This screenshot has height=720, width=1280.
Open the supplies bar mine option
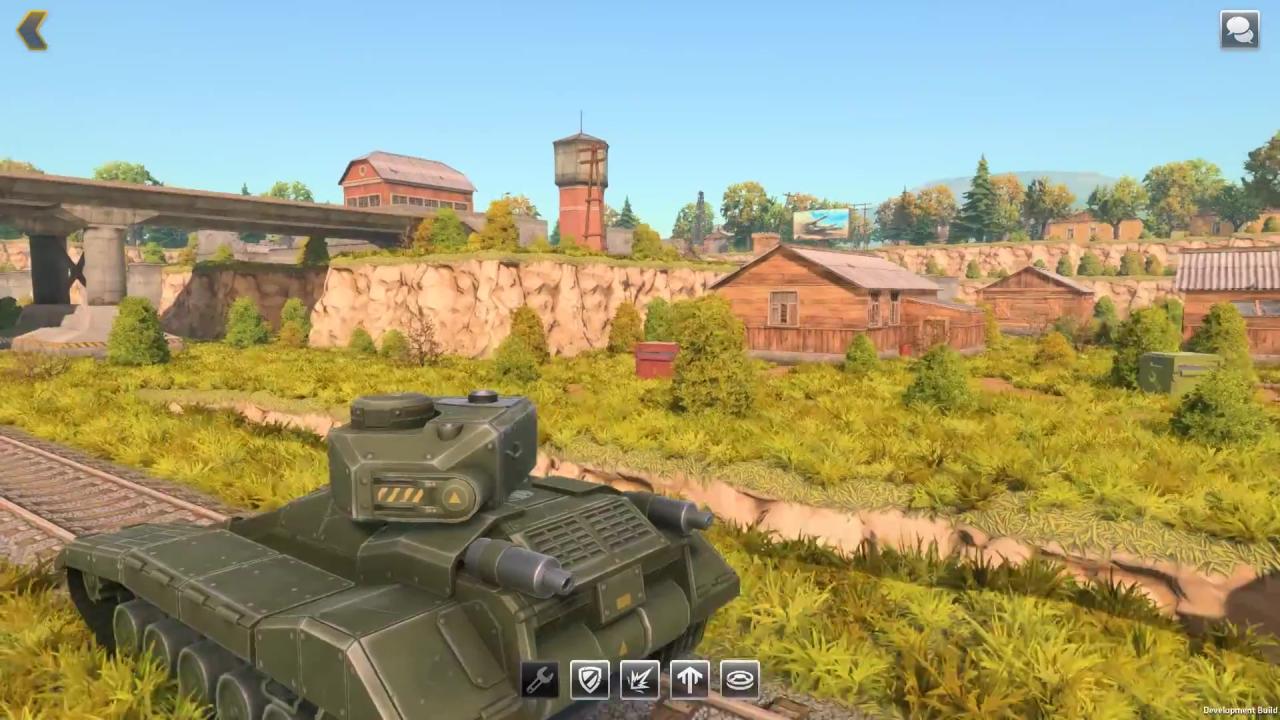pos(739,680)
